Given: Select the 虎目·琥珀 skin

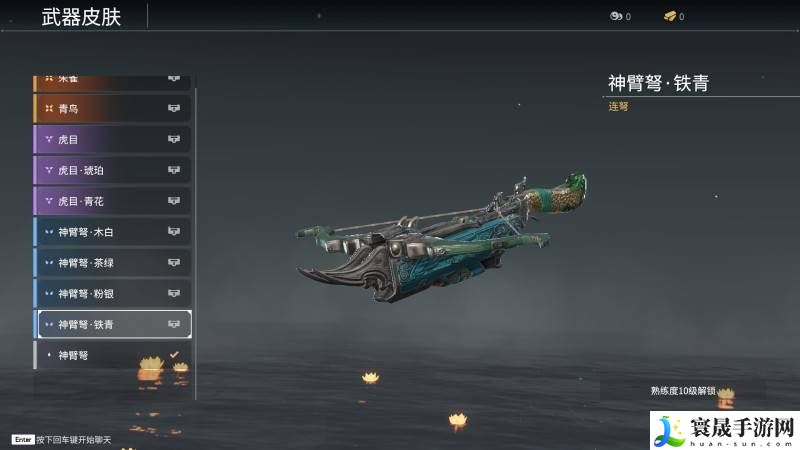Looking at the screenshot, I should click(x=112, y=170).
